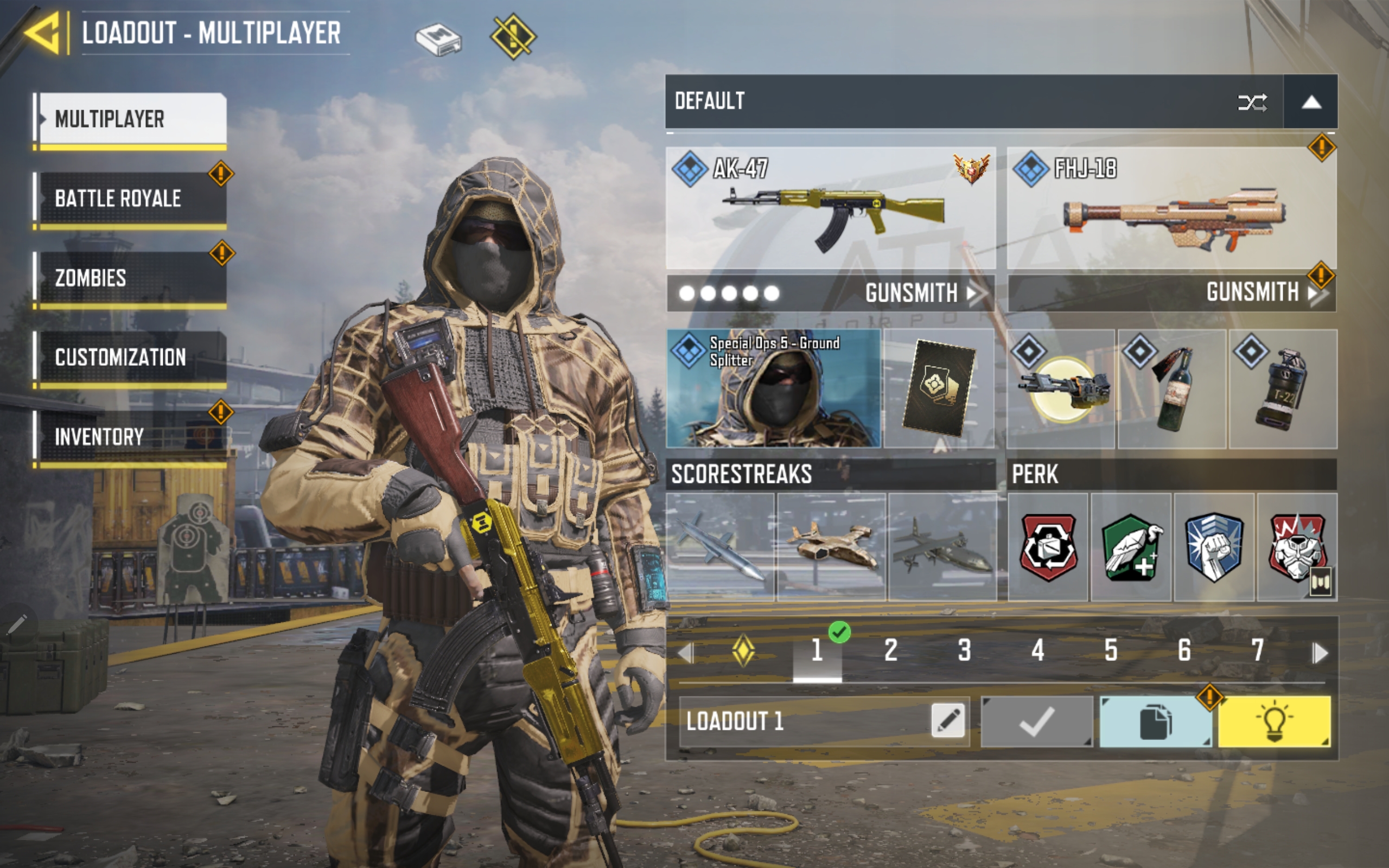Click the shuffle icon in Default bar
This screenshot has height=868, width=1389.
tap(1252, 103)
